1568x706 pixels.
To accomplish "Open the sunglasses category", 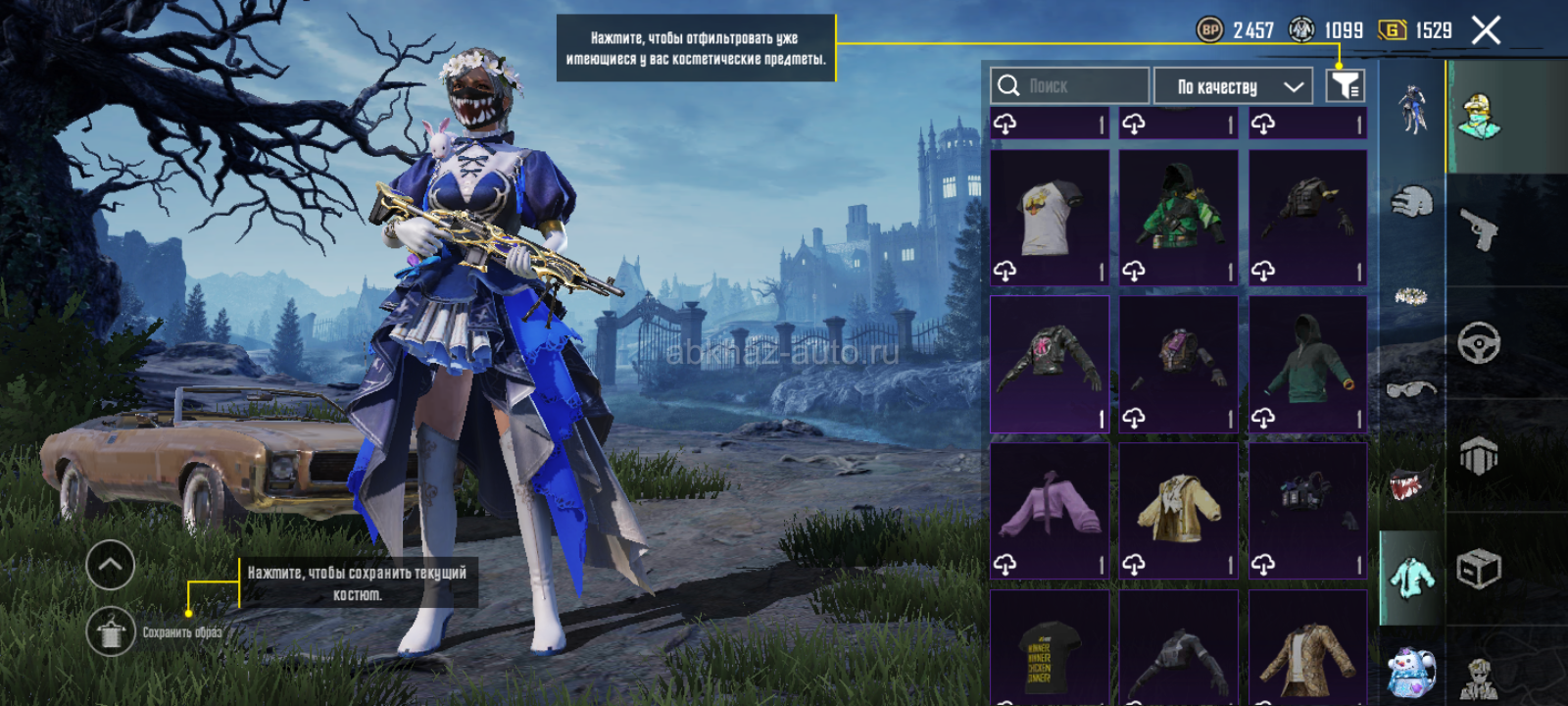I will [1411, 390].
